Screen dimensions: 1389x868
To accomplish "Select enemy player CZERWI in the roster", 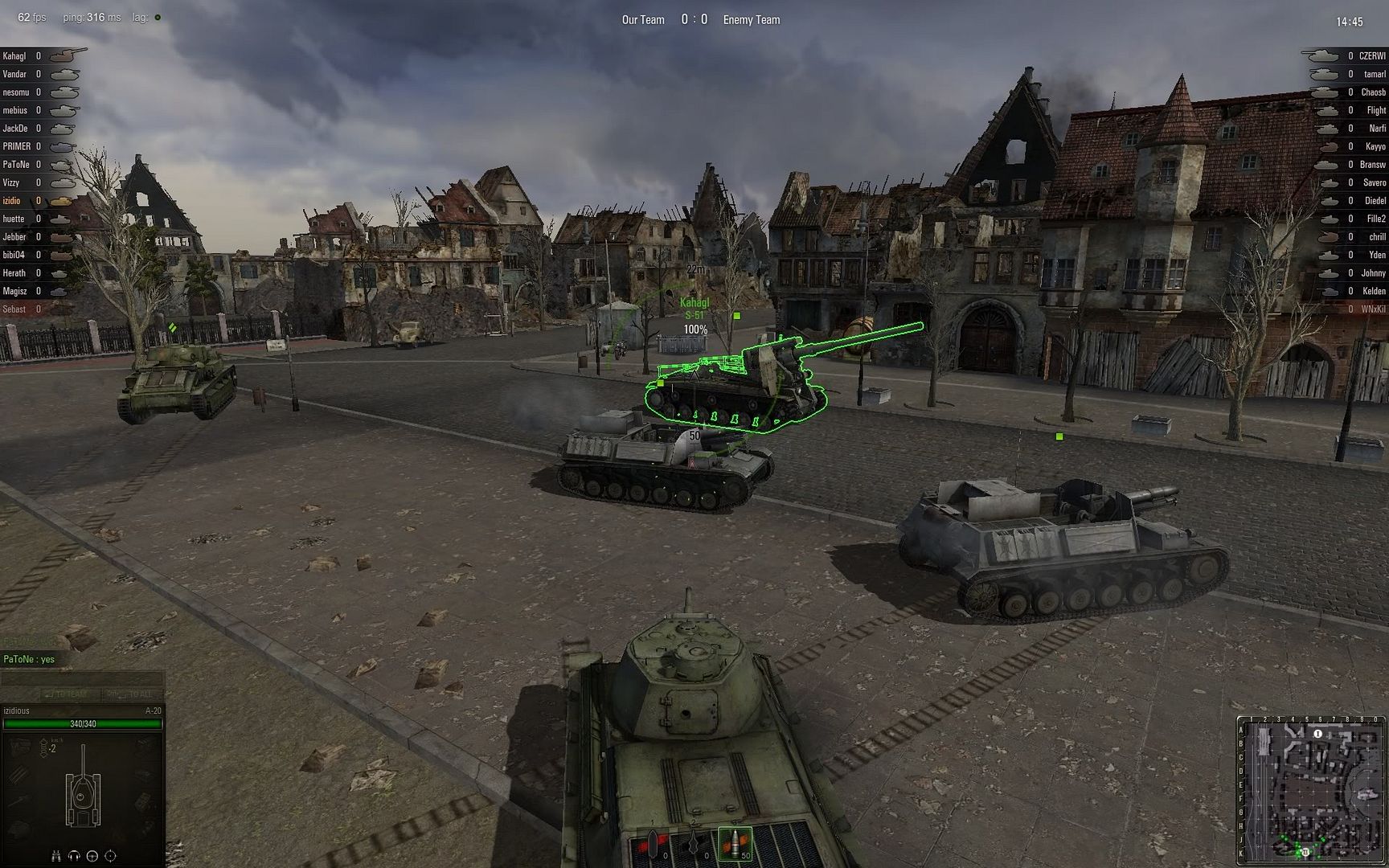I will click(x=1371, y=56).
